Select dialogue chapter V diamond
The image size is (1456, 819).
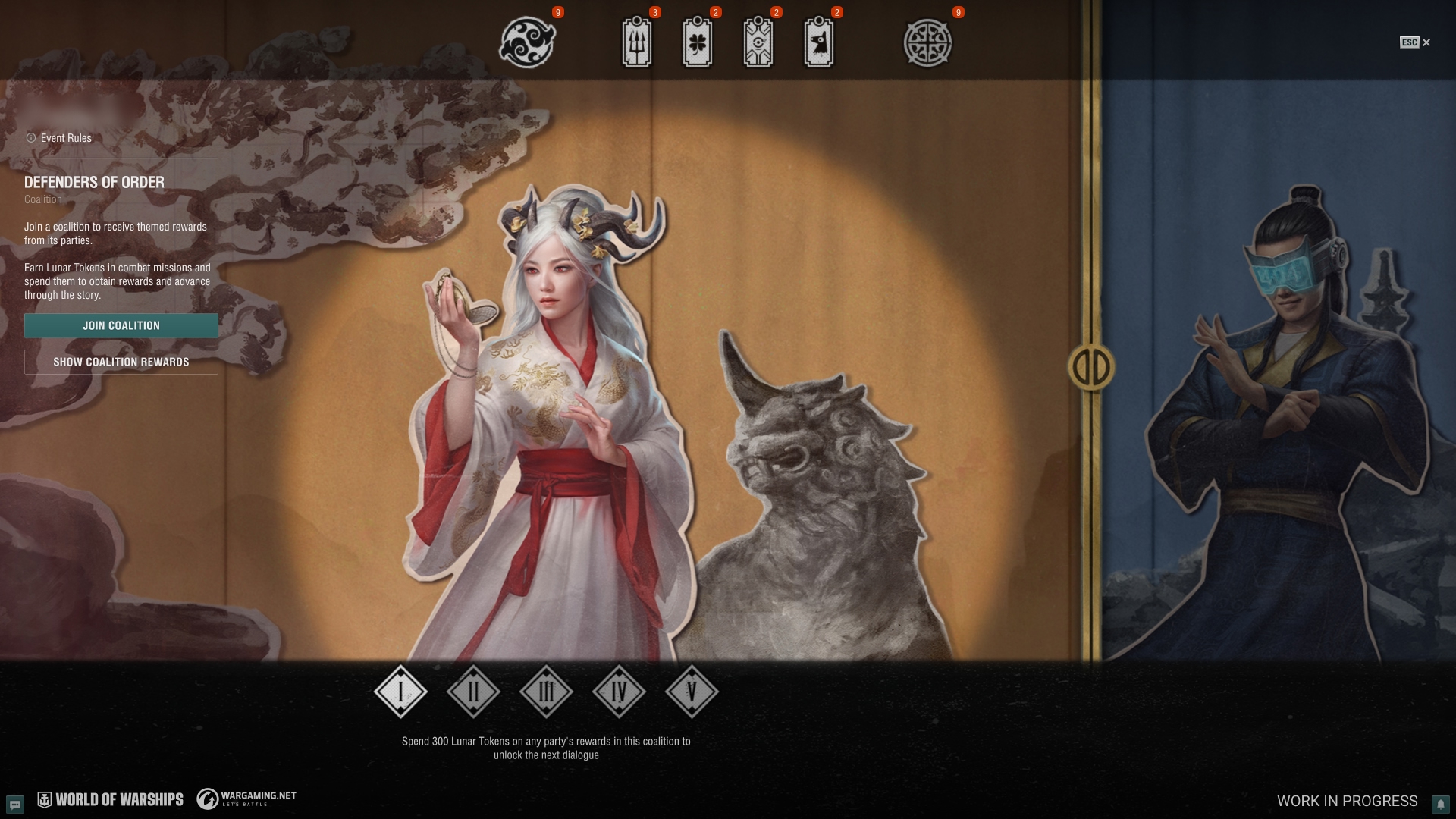click(x=692, y=692)
